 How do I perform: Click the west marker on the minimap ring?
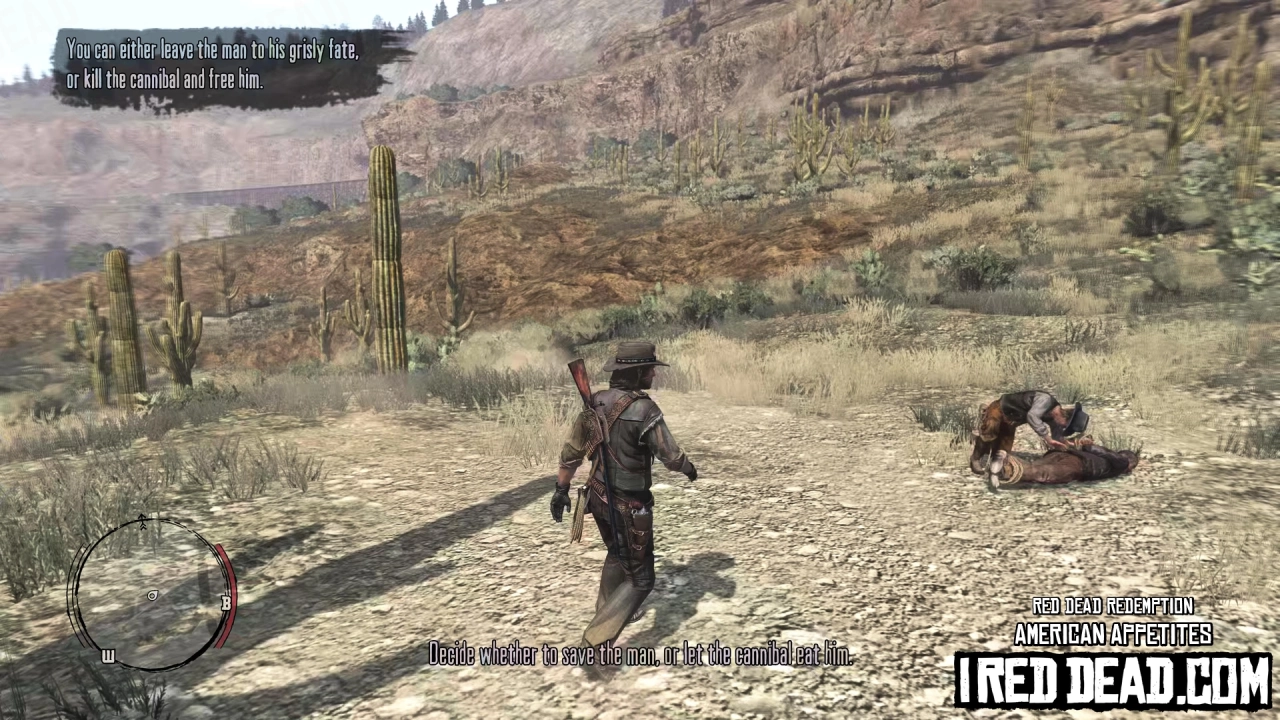pos(108,655)
